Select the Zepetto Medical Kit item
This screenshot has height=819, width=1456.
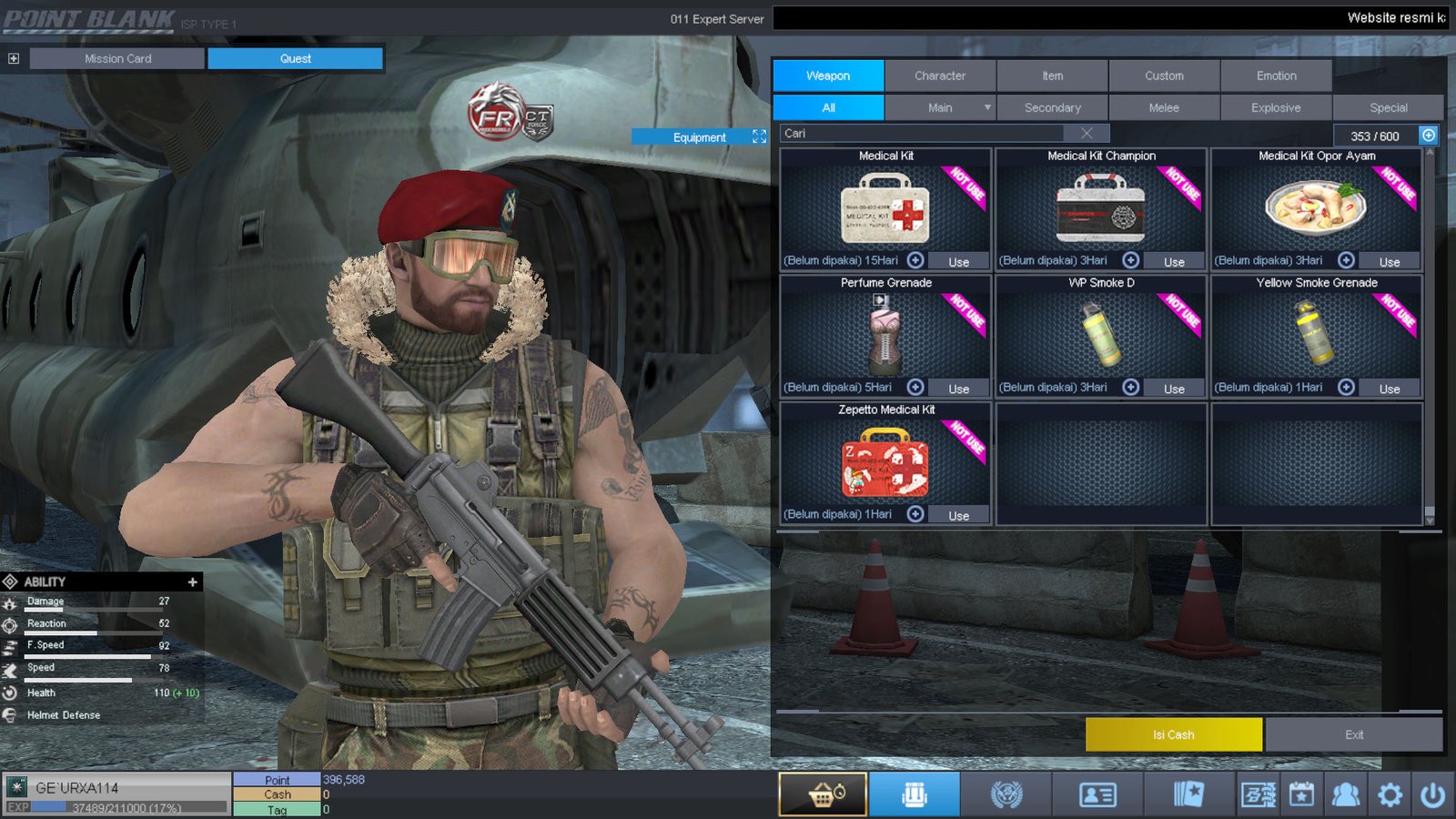[x=885, y=460]
